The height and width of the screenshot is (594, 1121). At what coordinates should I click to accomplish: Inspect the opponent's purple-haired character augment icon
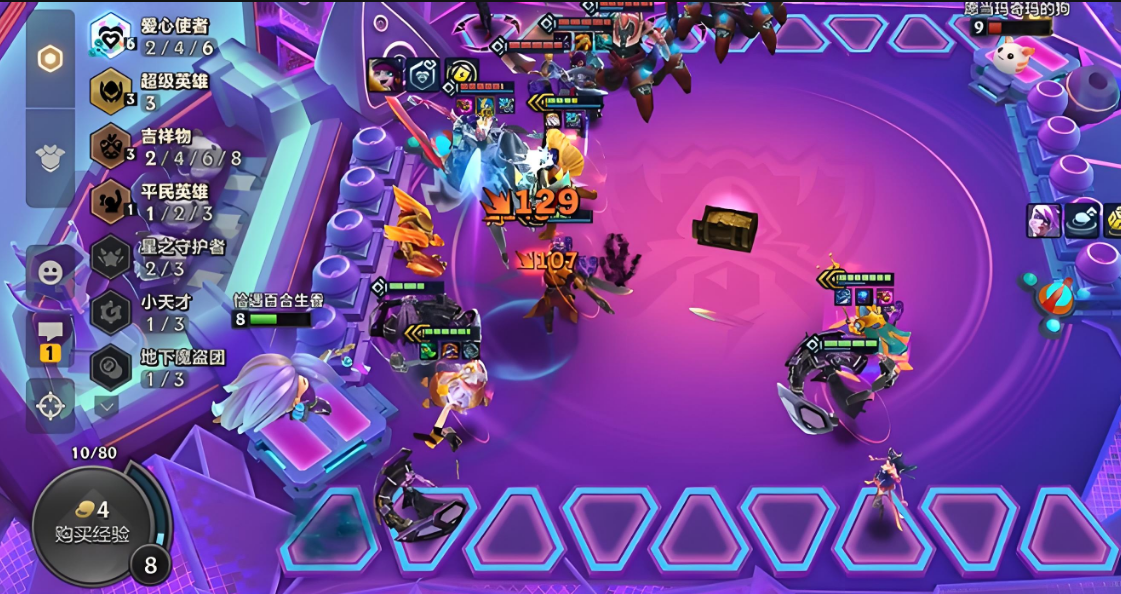(x=1043, y=221)
